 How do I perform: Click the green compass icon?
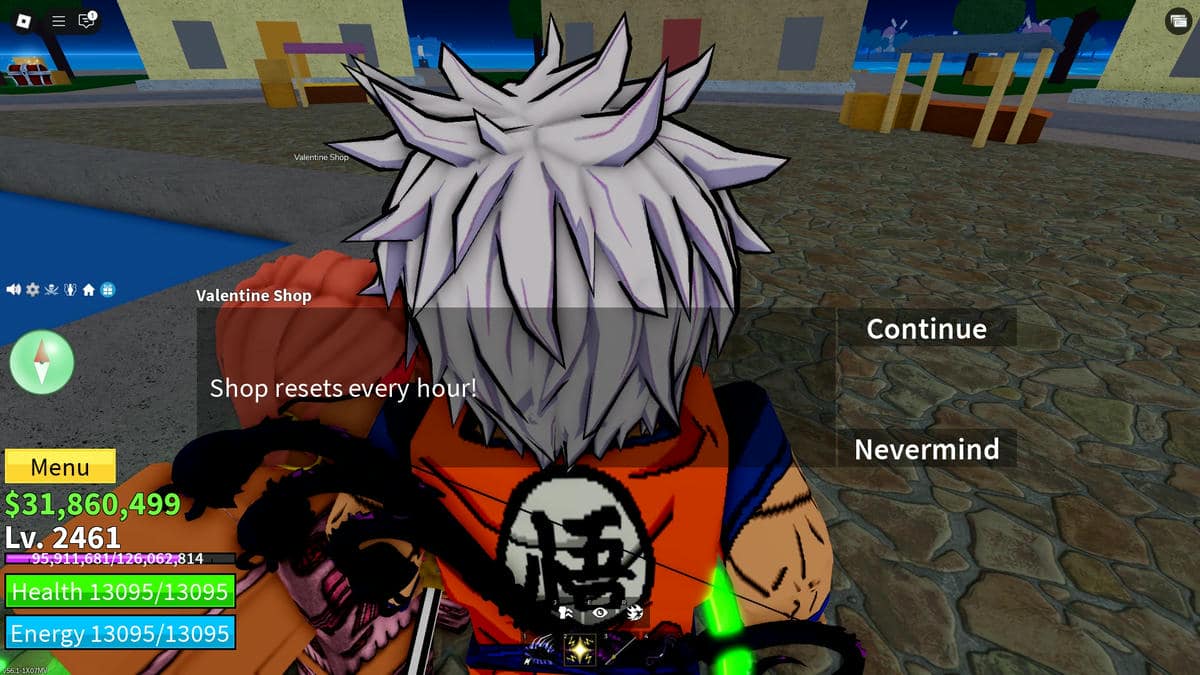pyautogui.click(x=42, y=362)
